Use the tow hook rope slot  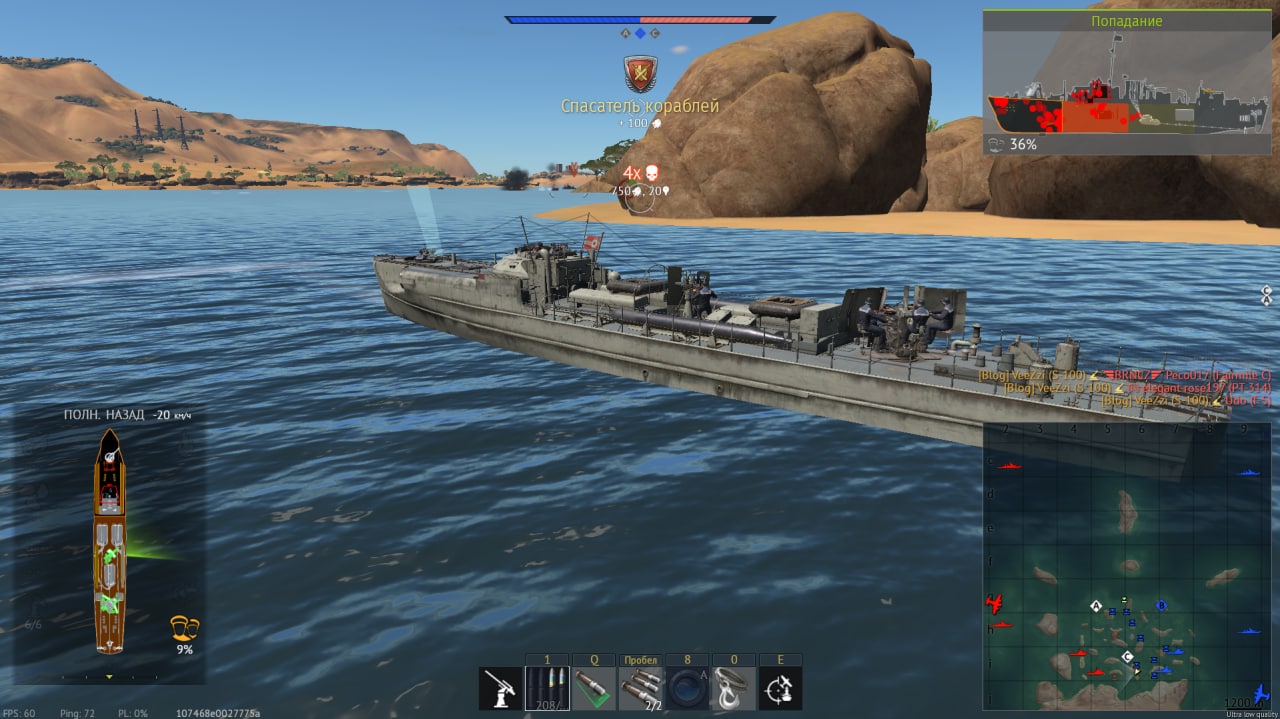point(734,688)
